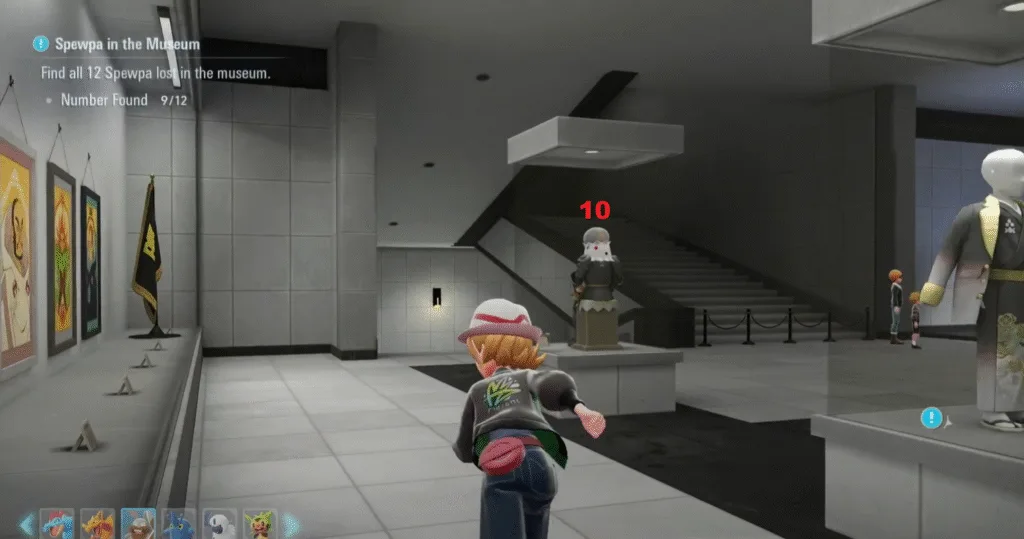Select the blue Feraligatr party slot
The width and height of the screenshot is (1024, 539).
(55, 523)
